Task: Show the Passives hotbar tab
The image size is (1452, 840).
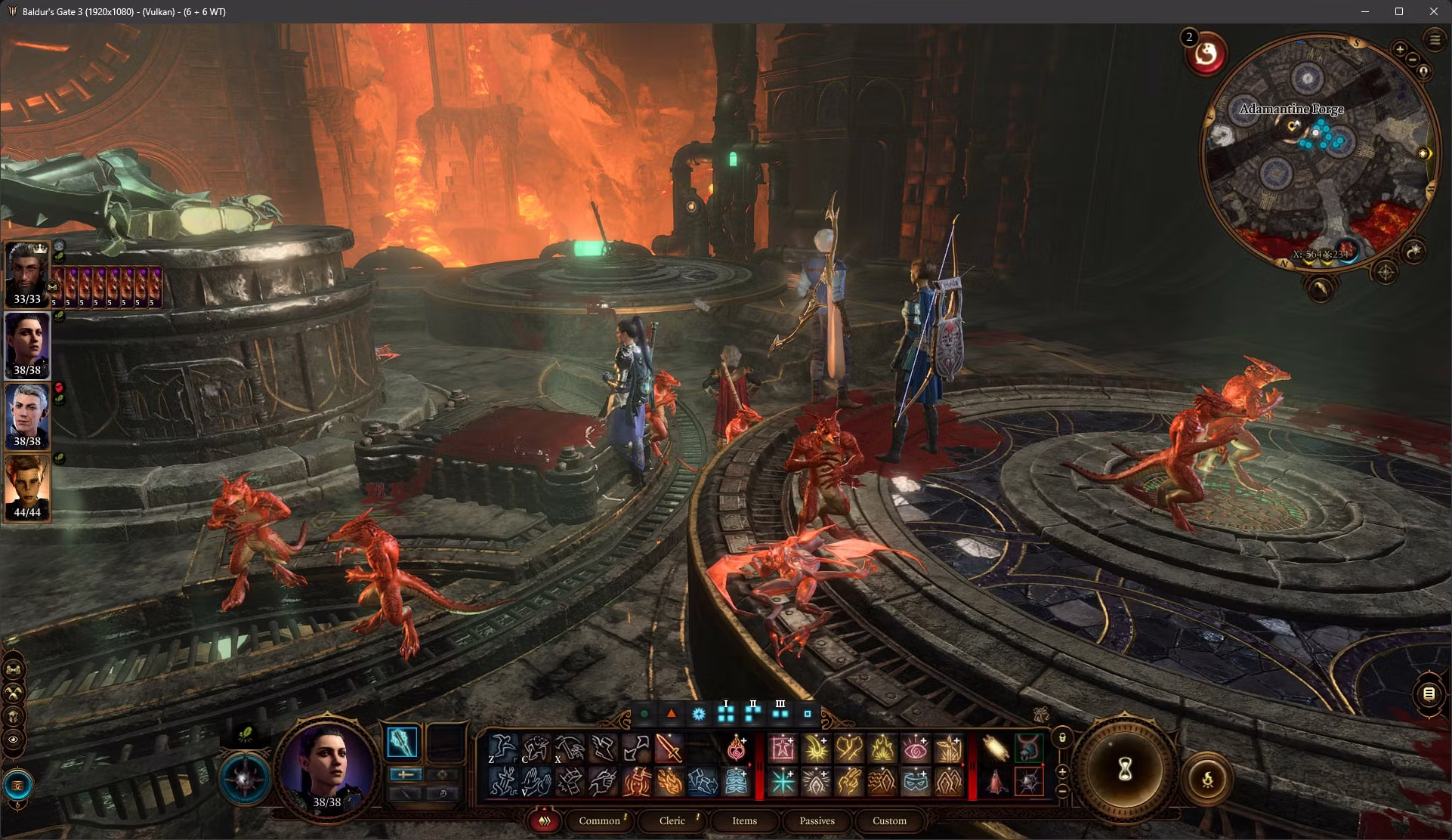Action: tap(817, 821)
